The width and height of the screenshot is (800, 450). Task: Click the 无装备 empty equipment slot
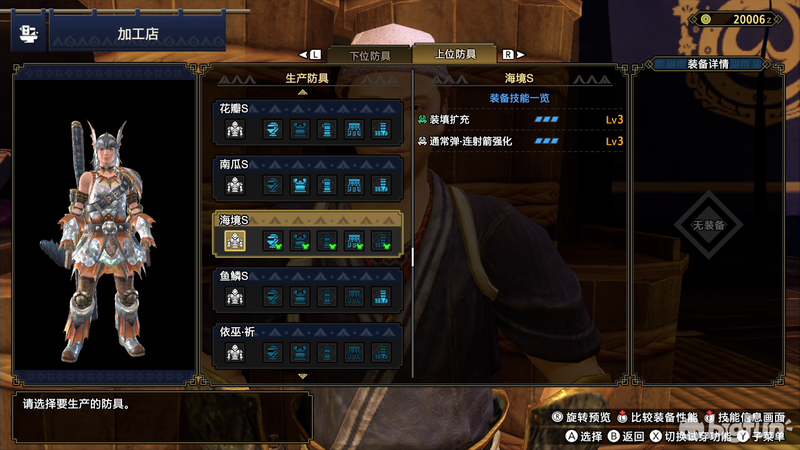click(x=713, y=226)
